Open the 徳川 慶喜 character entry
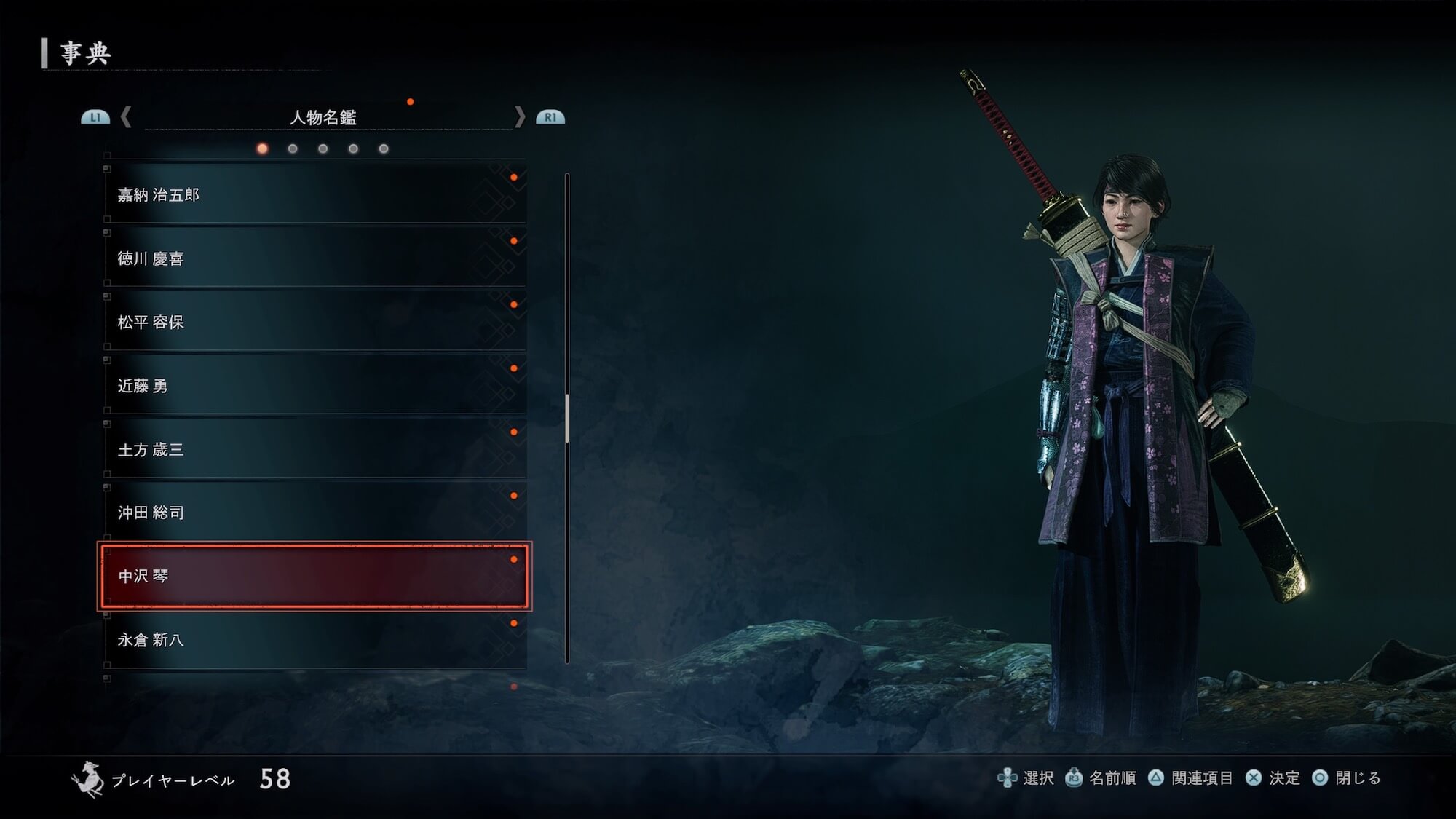Screen dimensions: 1456x819 tap(314, 258)
